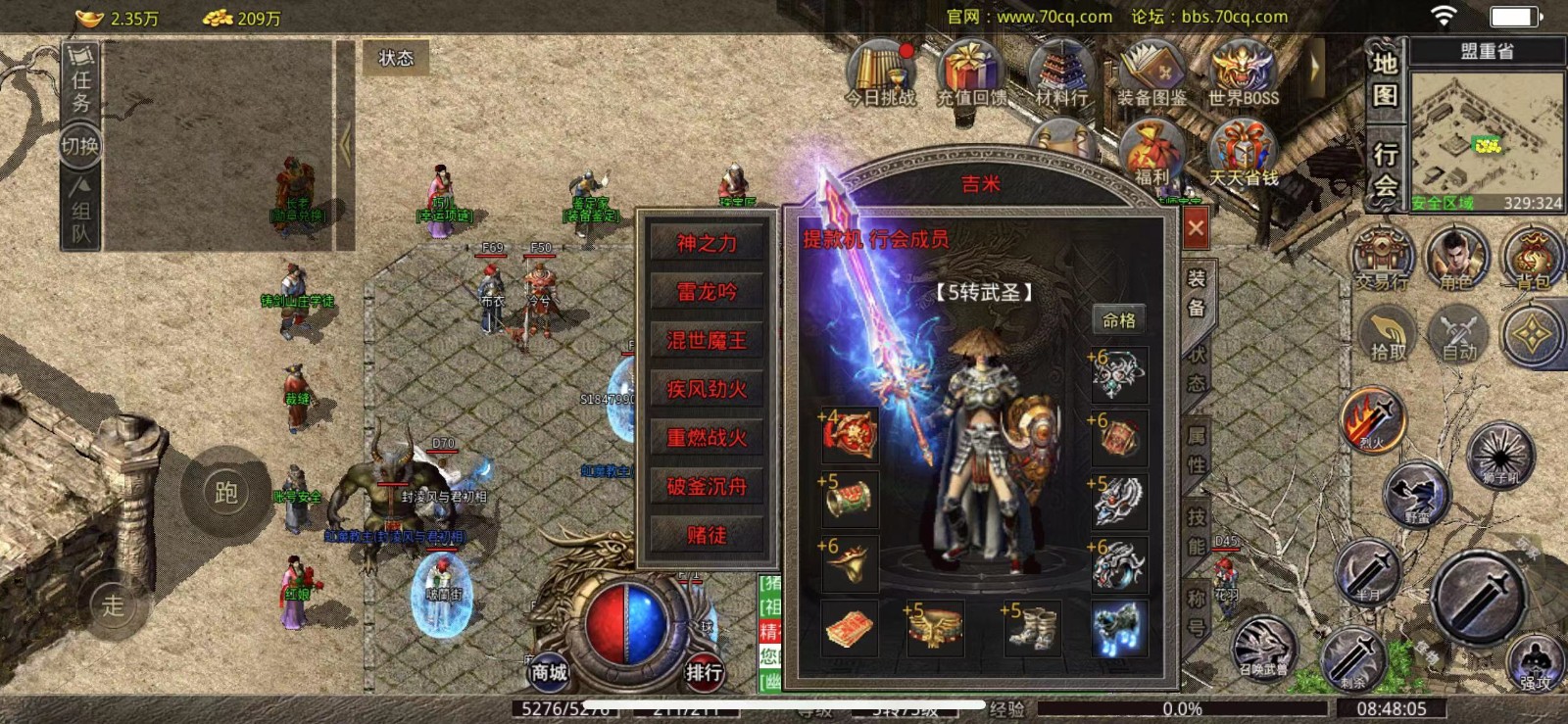1568x724 pixels.
Task: Pick 疾风劲火 in the menu
Action: 707,389
